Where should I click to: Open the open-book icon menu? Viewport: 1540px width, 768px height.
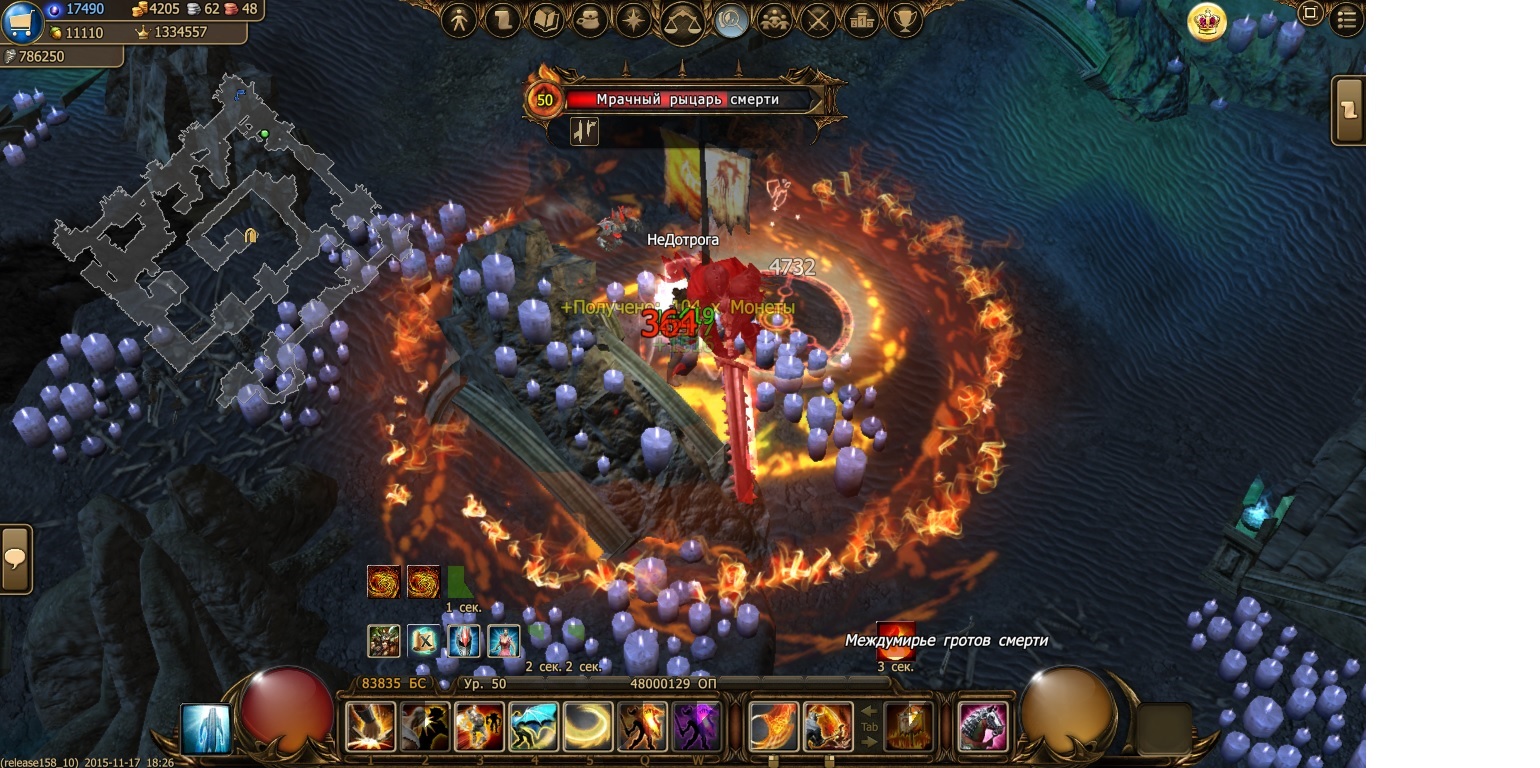[546, 20]
